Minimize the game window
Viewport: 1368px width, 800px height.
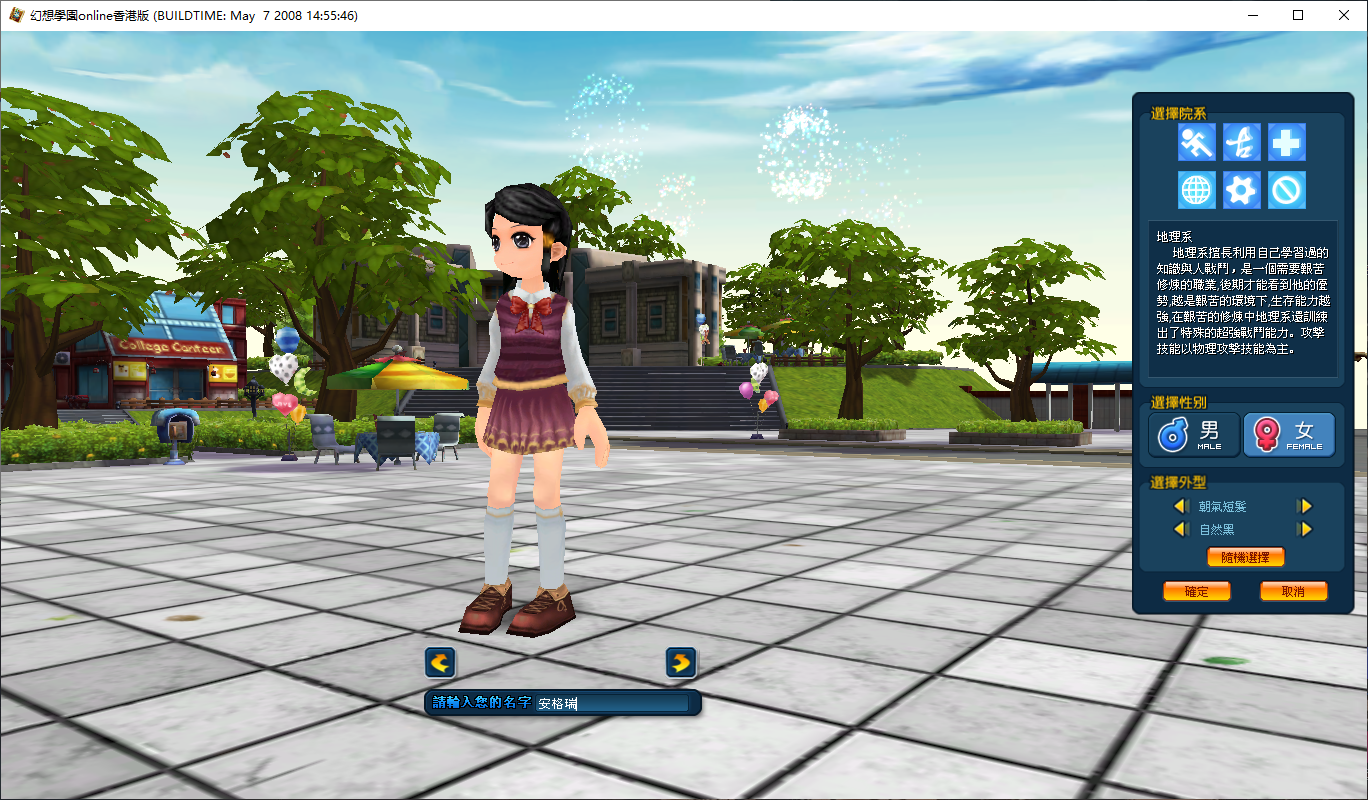(1252, 15)
